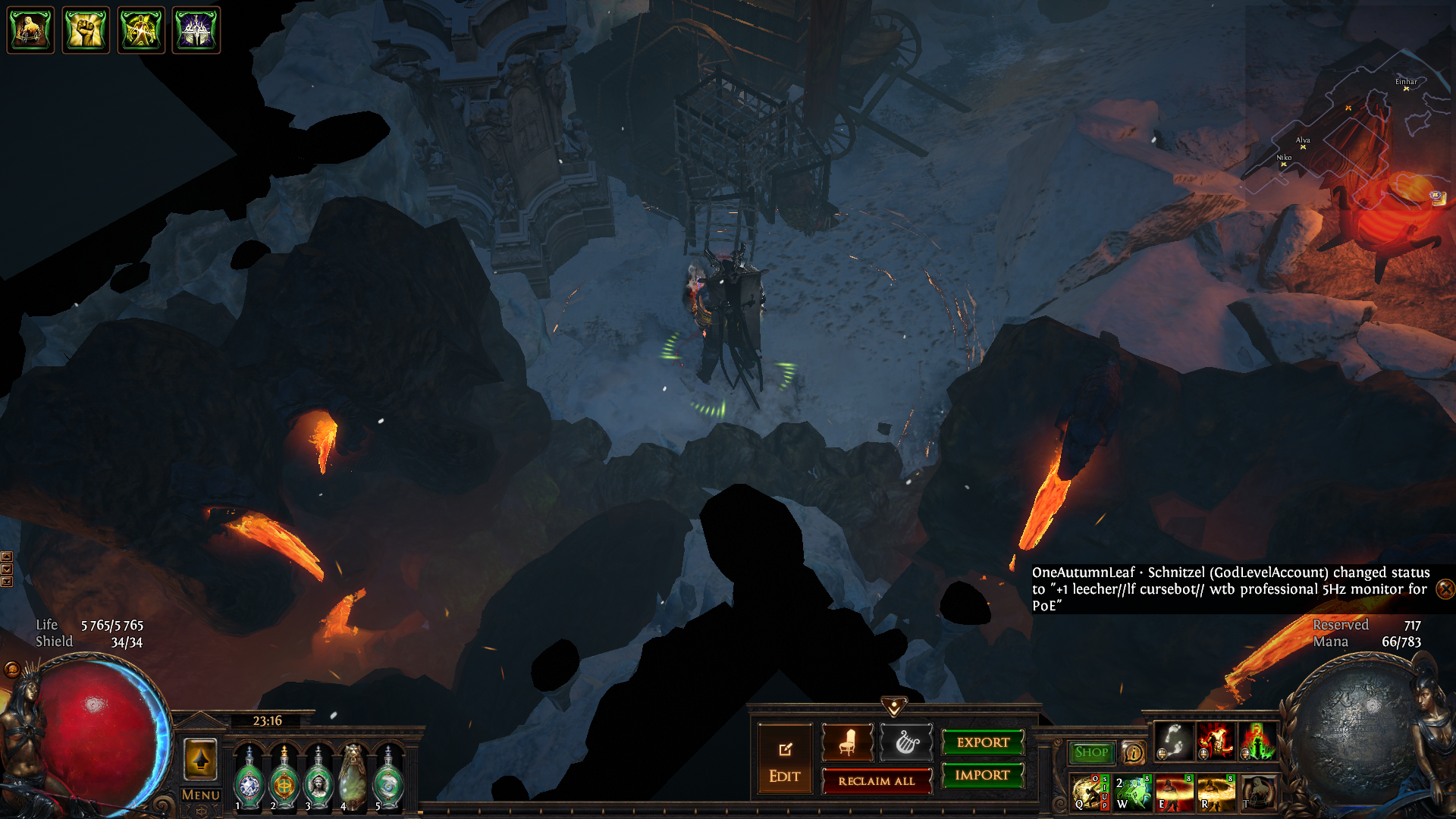
Task: Select the footprints skill icon
Action: pyautogui.click(x=1174, y=741)
